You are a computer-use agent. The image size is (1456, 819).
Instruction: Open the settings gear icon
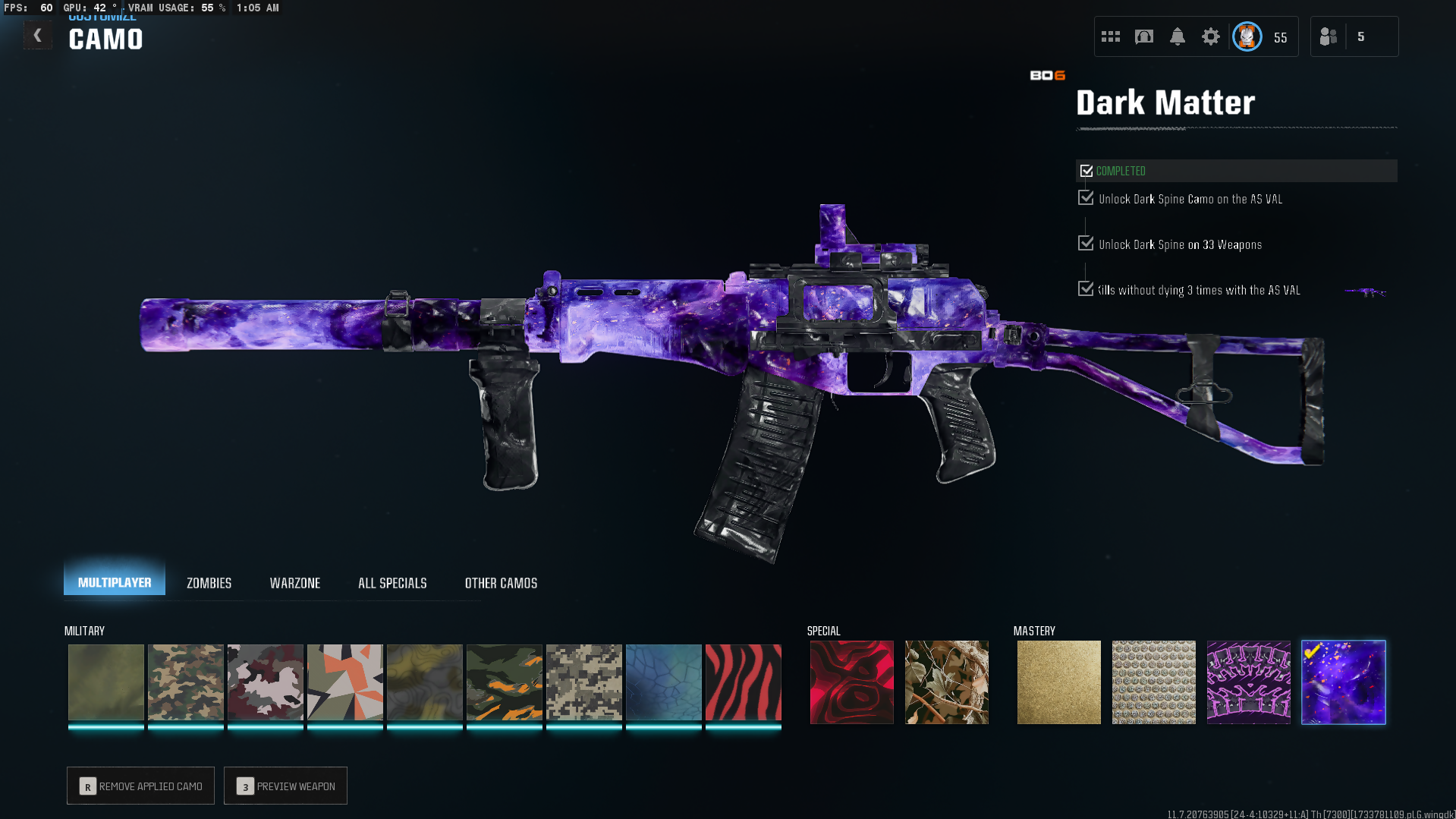coord(1210,36)
